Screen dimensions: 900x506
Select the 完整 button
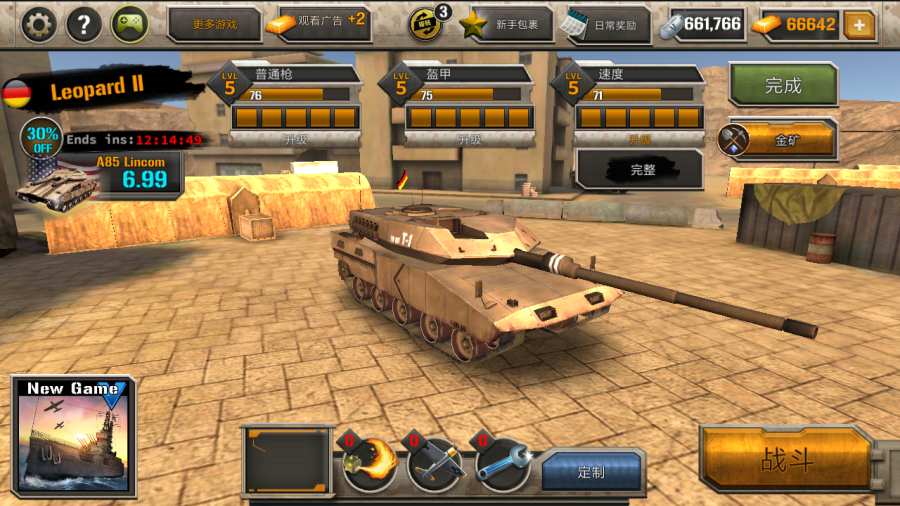[642, 170]
